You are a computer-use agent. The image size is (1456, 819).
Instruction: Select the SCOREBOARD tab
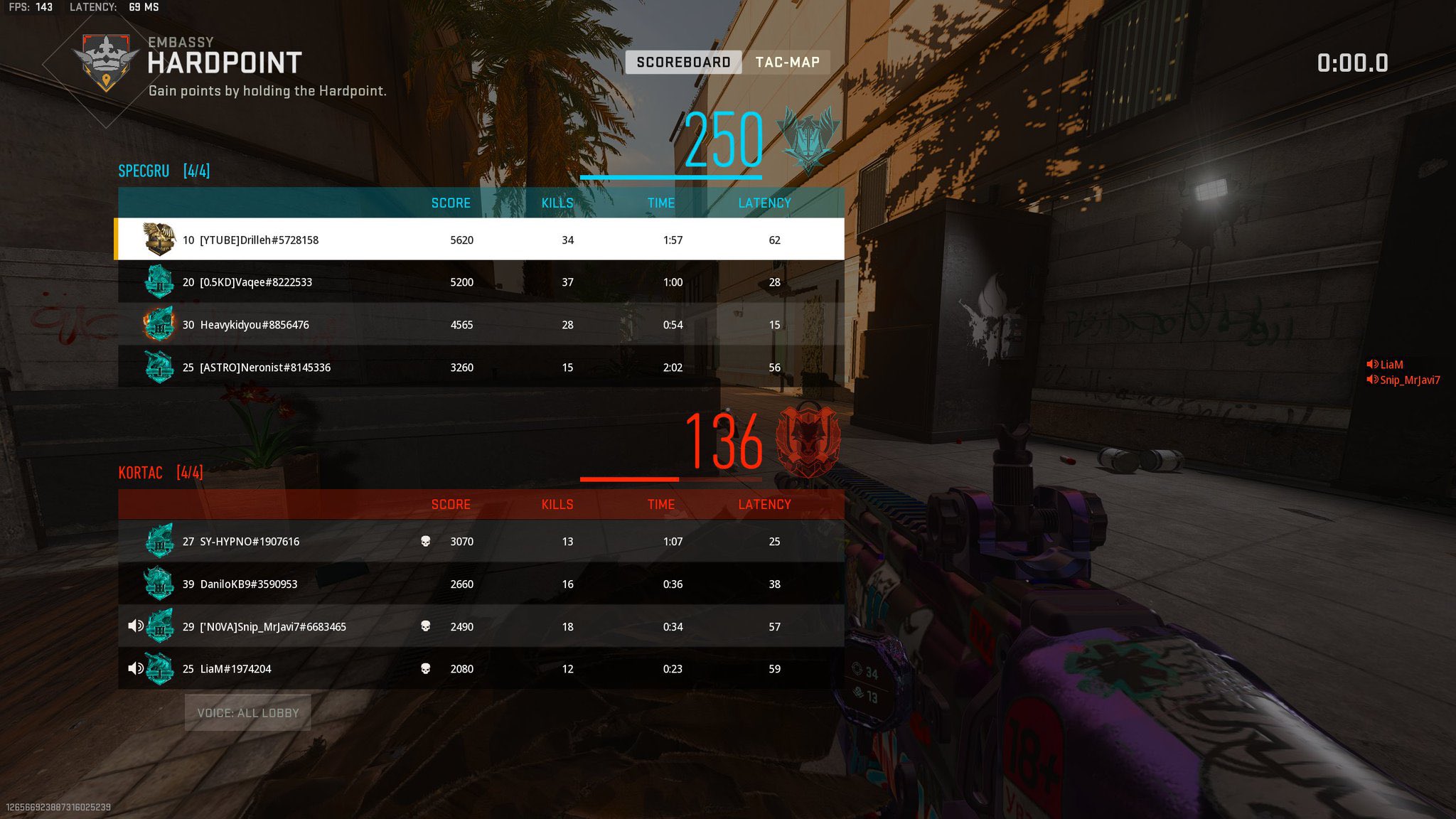pyautogui.click(x=684, y=62)
